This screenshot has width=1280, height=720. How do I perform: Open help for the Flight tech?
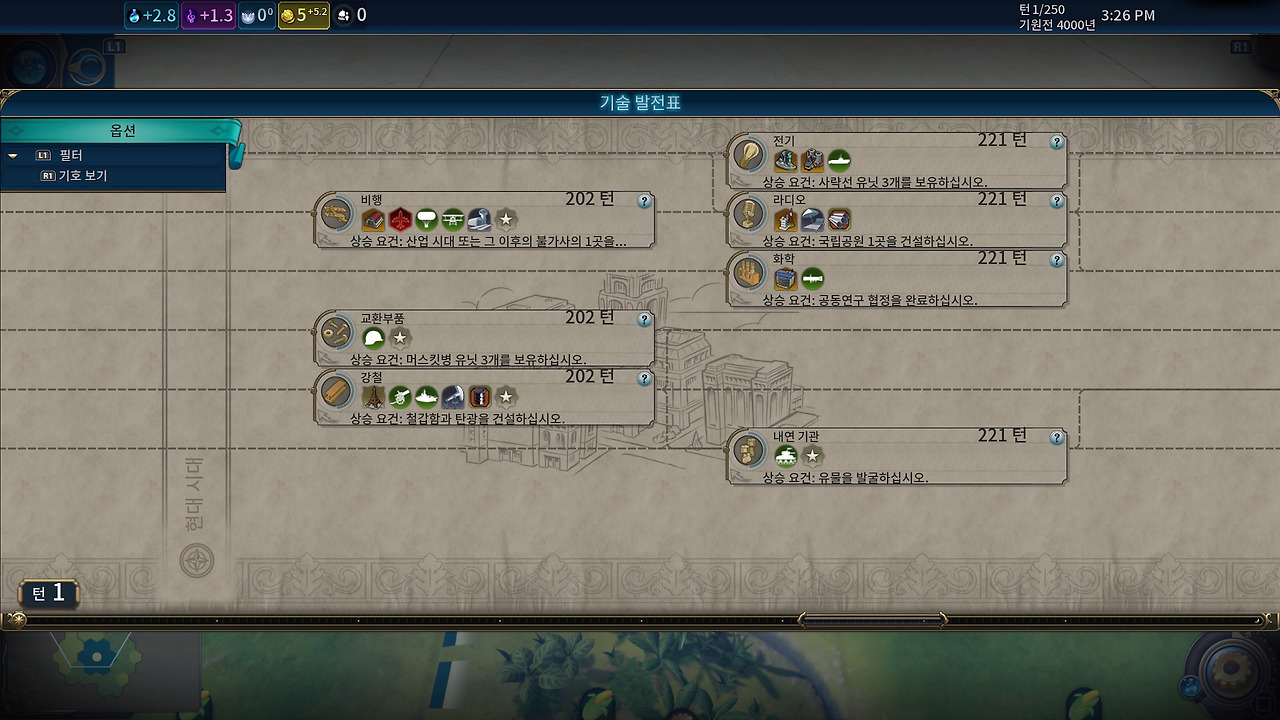[x=644, y=201]
